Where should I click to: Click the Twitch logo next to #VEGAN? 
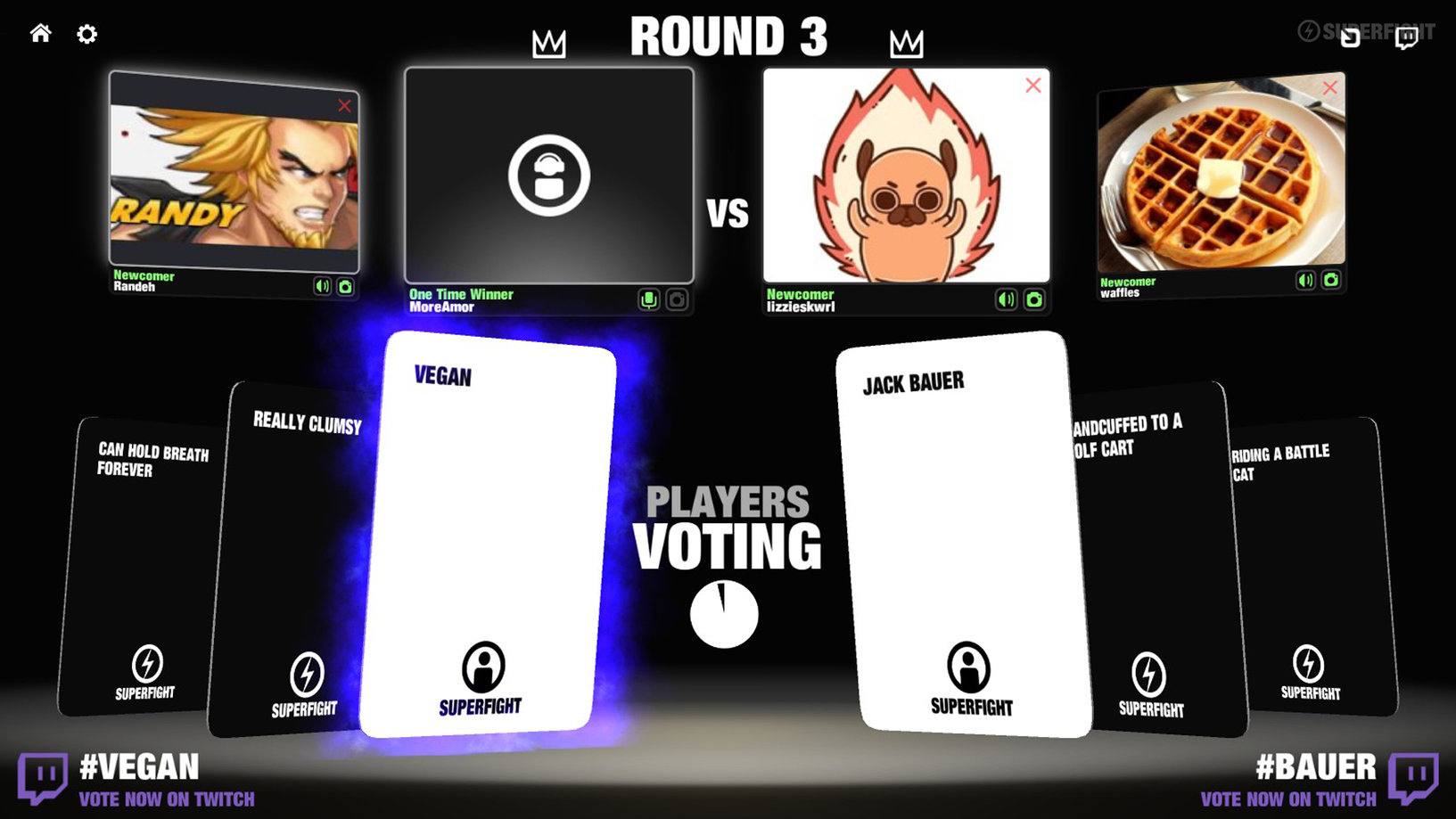[x=42, y=774]
